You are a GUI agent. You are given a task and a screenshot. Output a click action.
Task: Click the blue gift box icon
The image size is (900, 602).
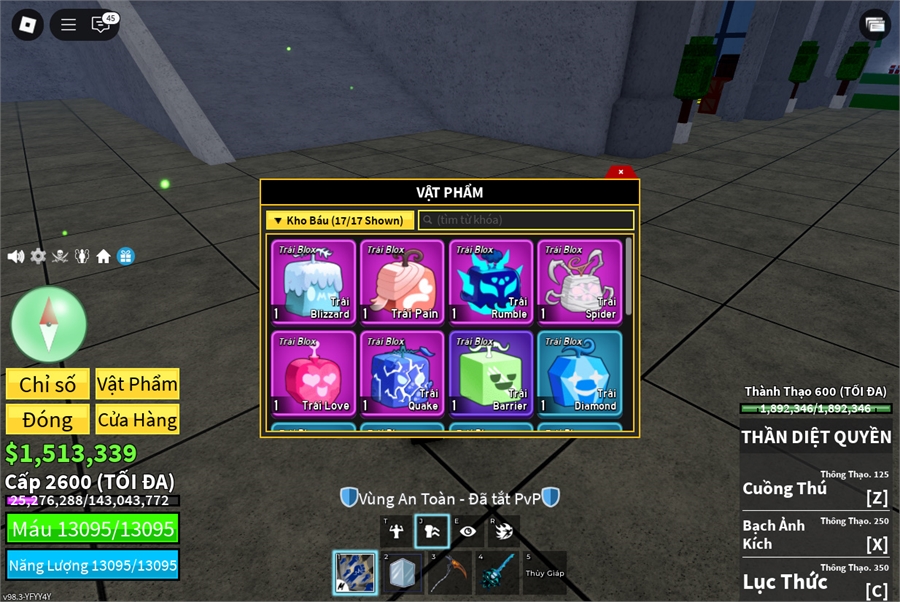pos(125,256)
